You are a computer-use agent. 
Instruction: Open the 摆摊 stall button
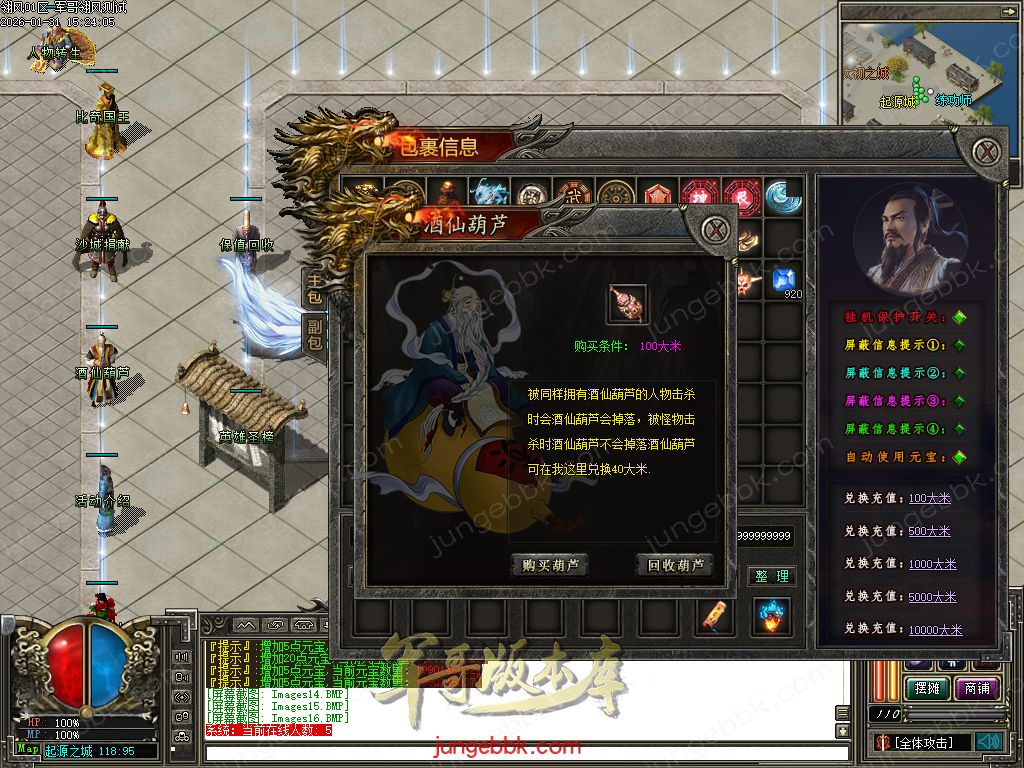[925, 689]
